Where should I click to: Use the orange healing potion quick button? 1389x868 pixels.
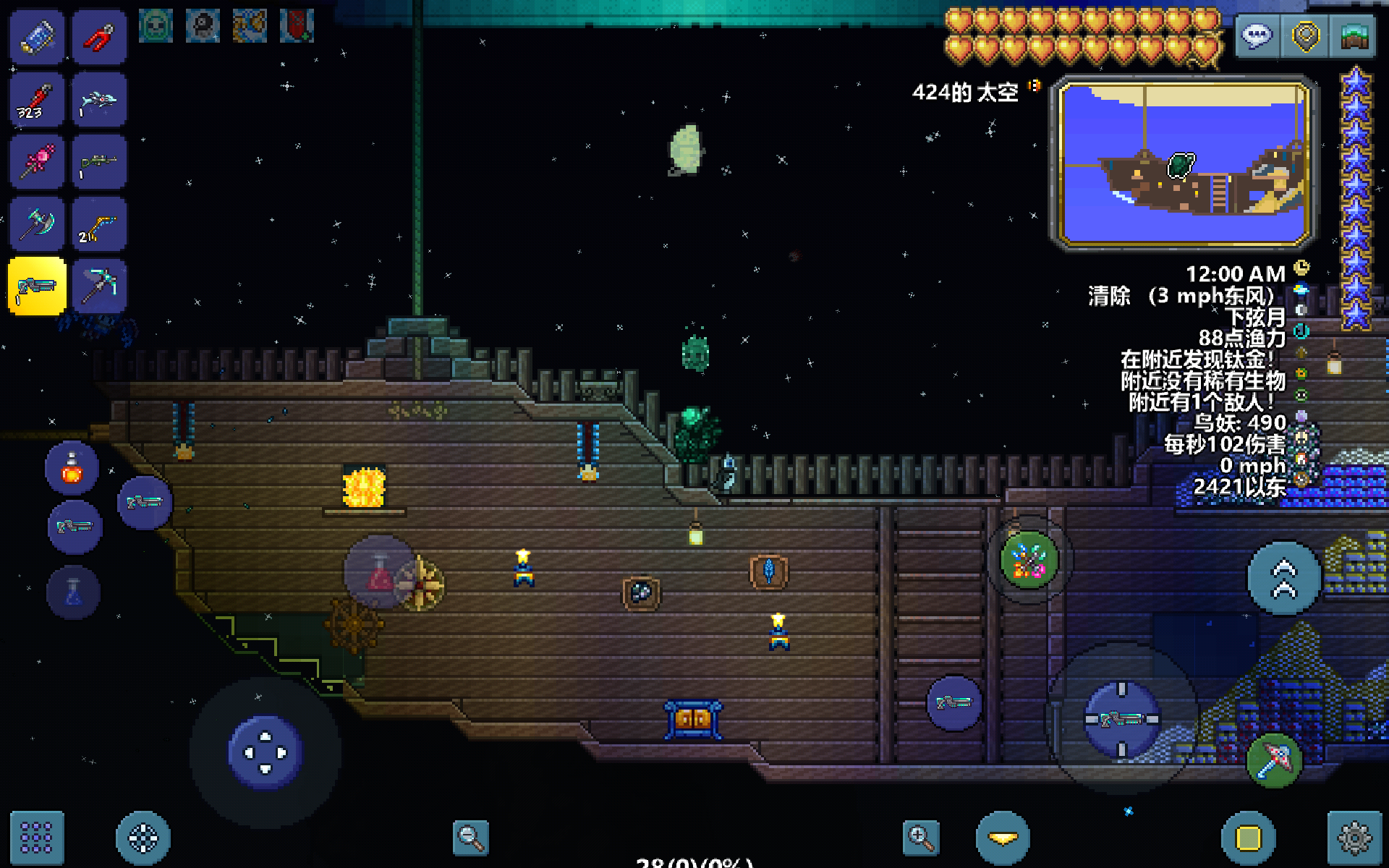(72, 468)
